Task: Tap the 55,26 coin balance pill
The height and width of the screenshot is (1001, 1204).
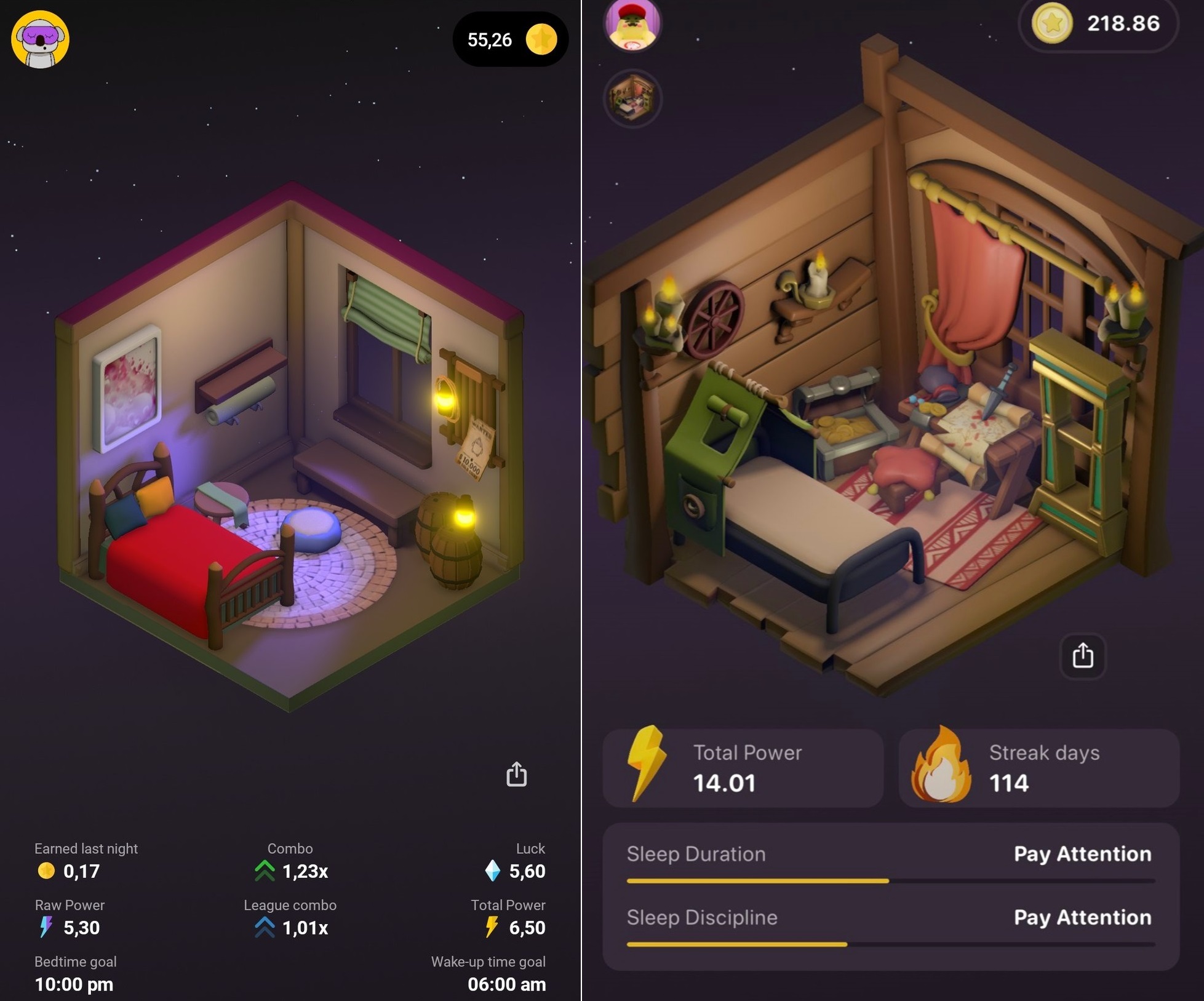Action: [x=510, y=40]
